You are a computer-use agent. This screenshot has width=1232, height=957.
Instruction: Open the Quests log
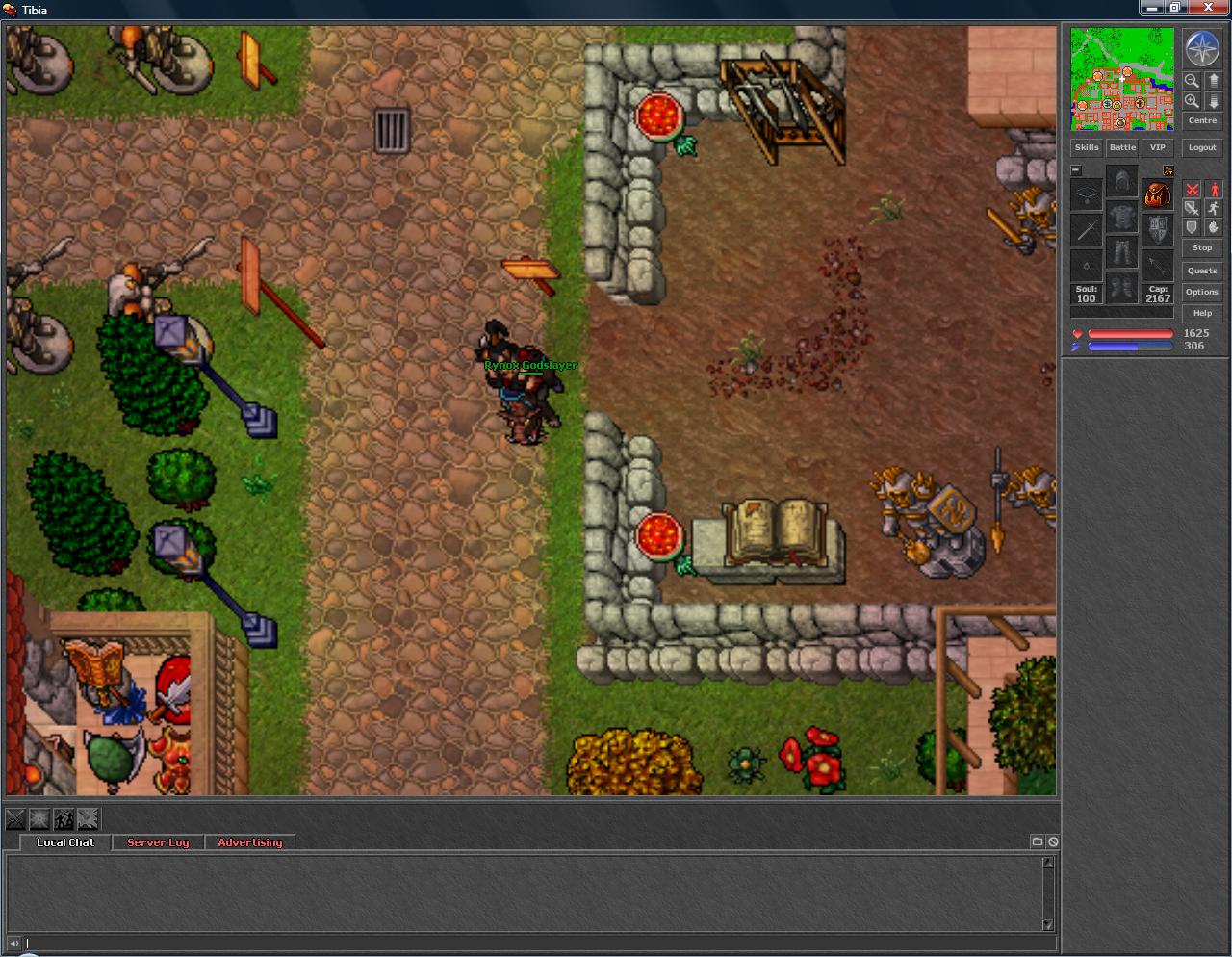[x=1202, y=271]
